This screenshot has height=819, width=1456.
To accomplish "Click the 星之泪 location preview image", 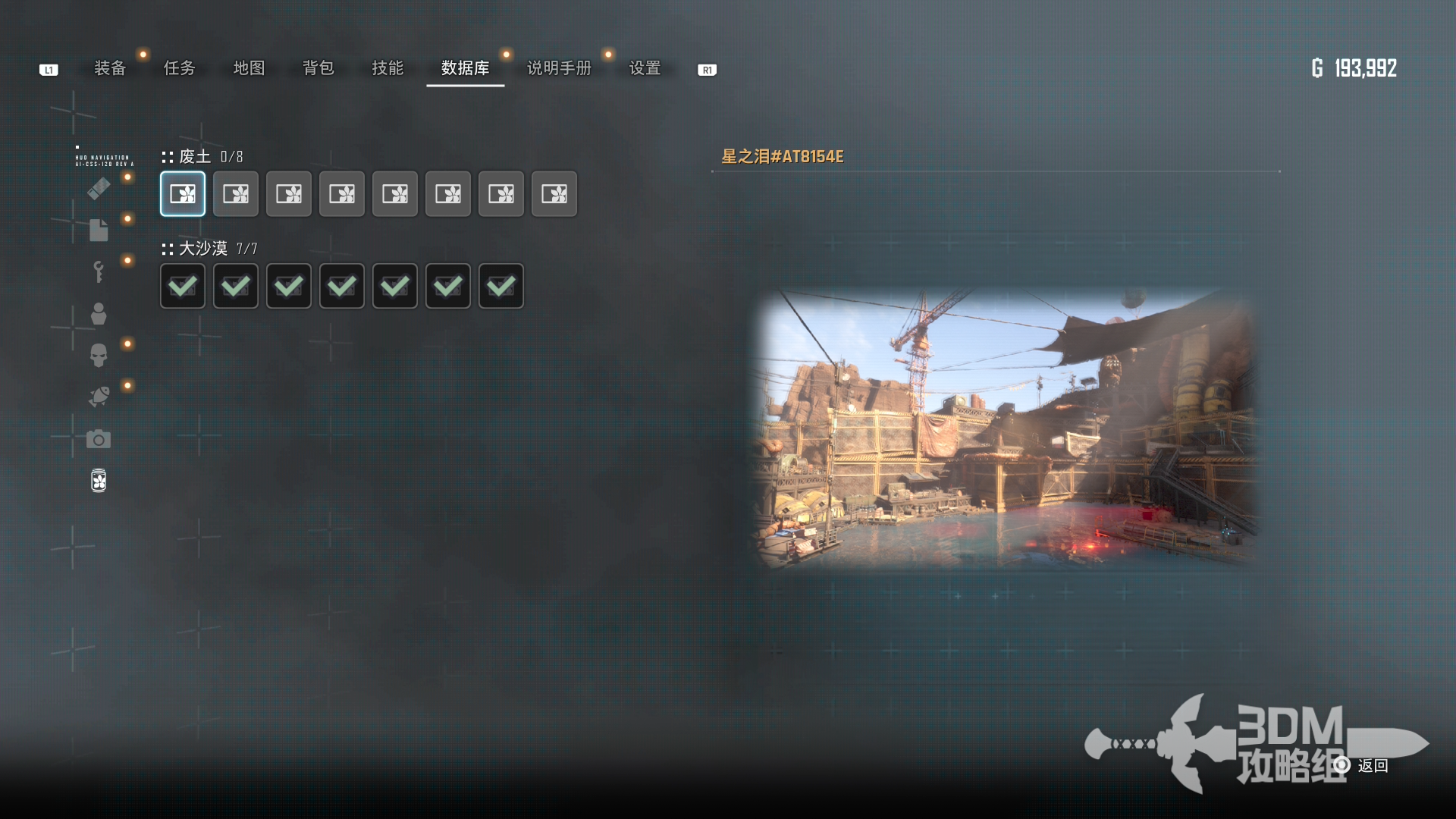I will point(1006,428).
